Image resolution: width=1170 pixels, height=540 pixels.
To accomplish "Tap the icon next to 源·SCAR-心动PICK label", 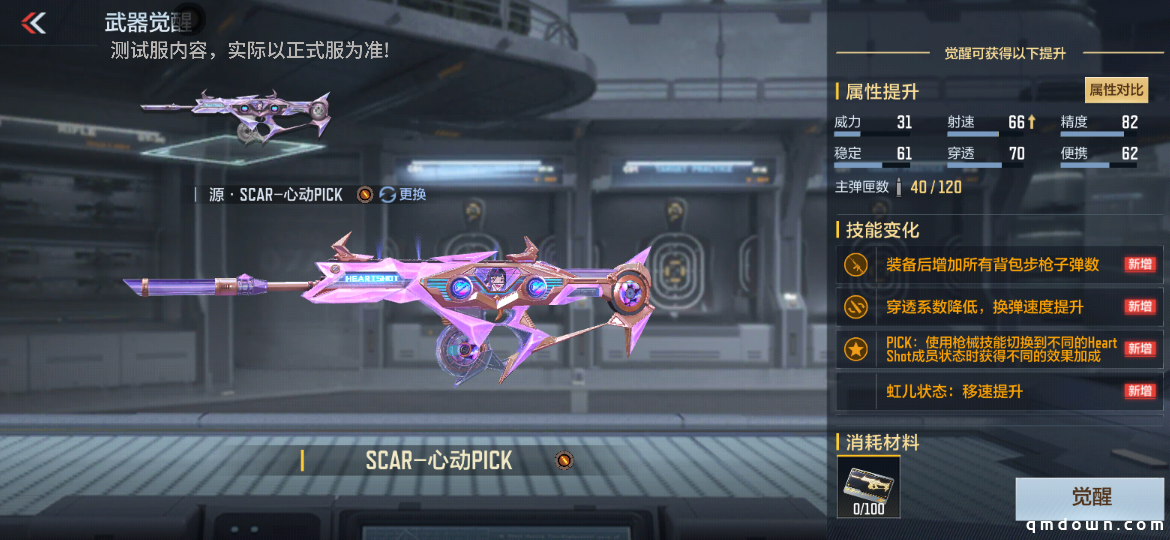I will coord(365,194).
